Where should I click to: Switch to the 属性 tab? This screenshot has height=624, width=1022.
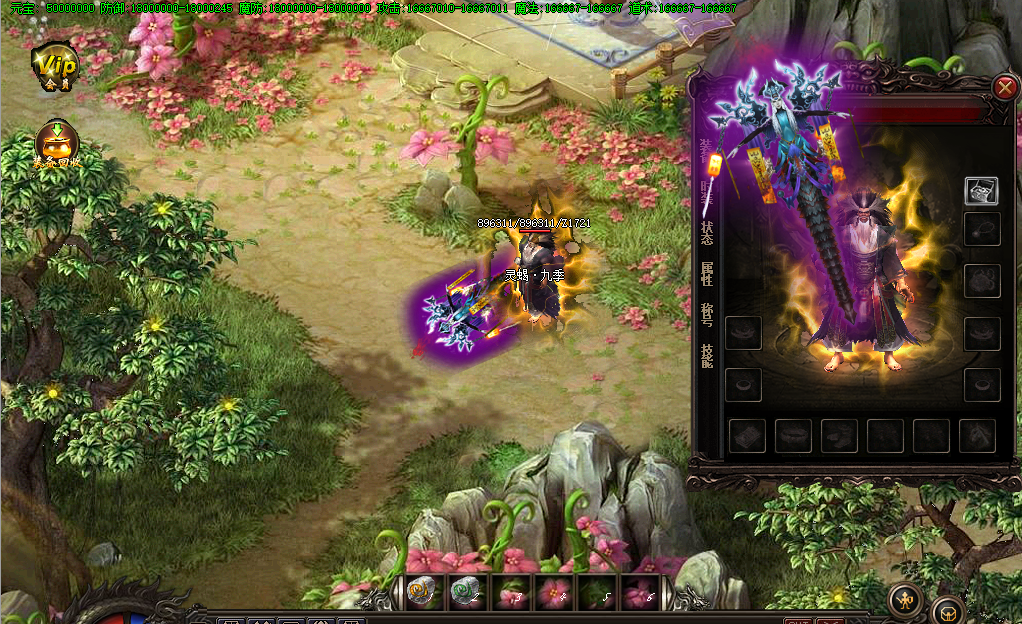pos(707,274)
